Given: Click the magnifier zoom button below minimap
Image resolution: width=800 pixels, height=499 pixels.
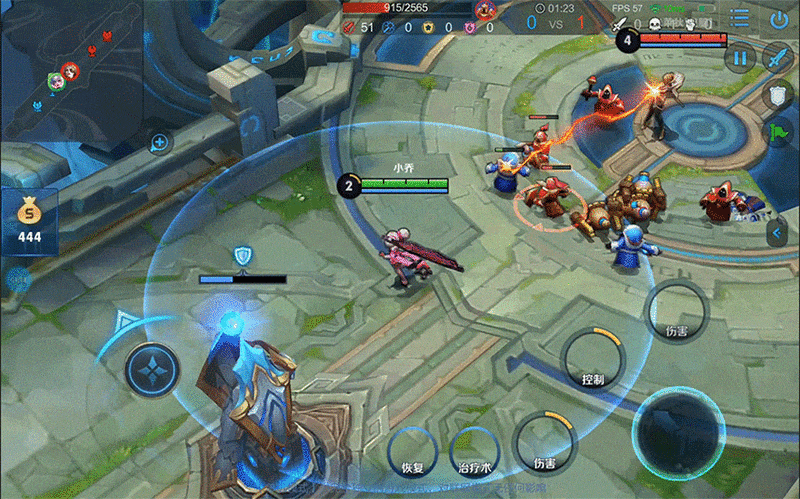Looking at the screenshot, I should point(158,143).
